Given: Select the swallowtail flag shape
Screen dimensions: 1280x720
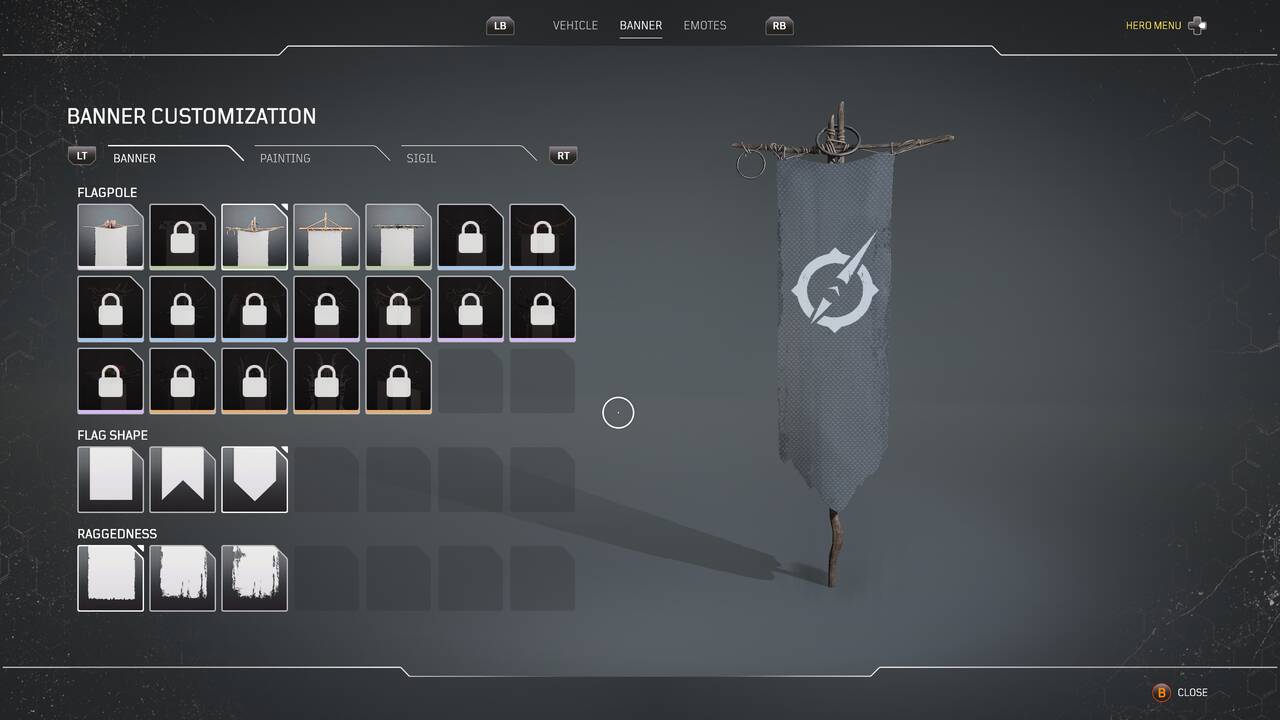Looking at the screenshot, I should click(182, 479).
